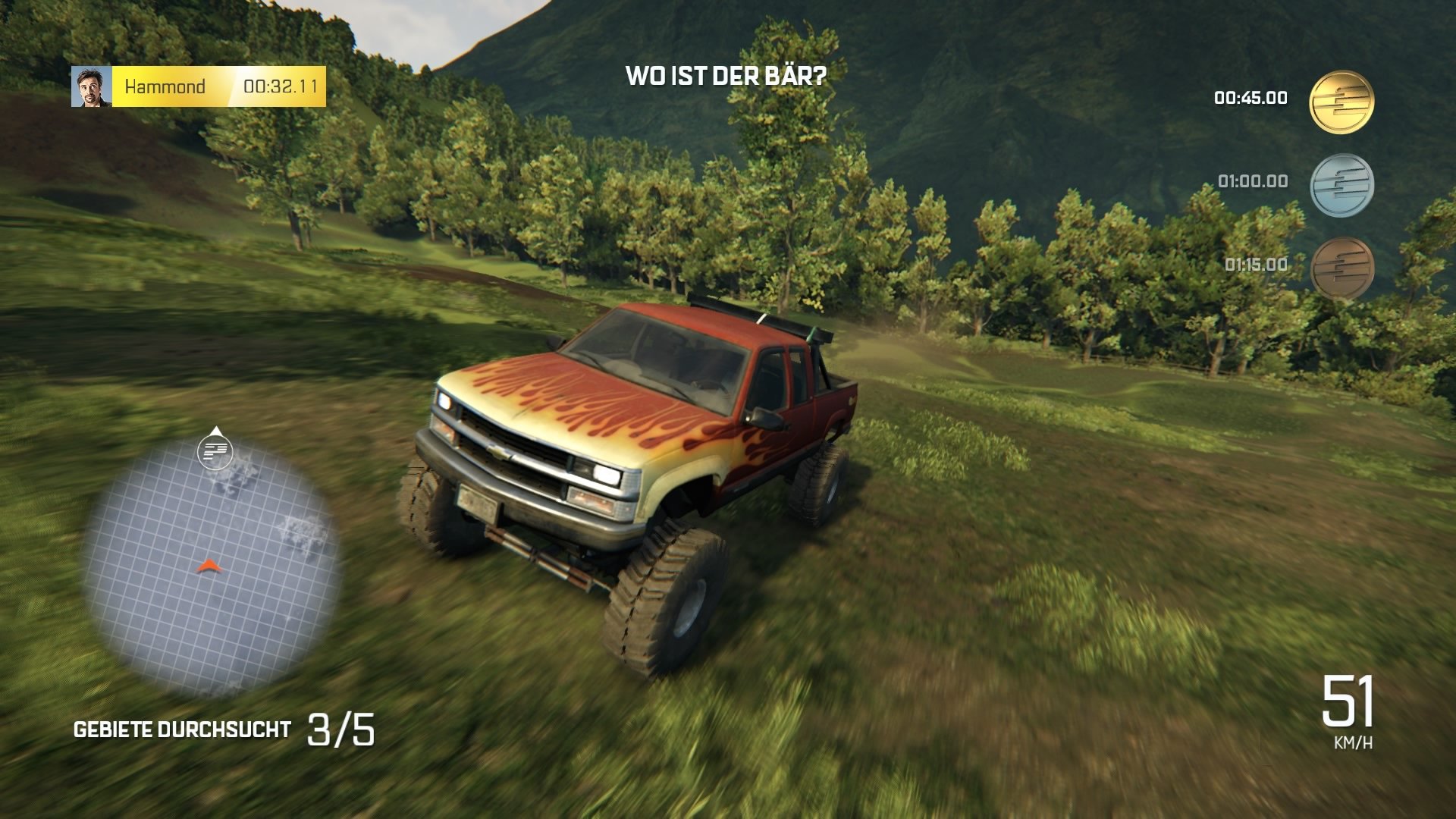
Task: Open the mission title WO IST DER BÄR?
Action: click(x=725, y=76)
